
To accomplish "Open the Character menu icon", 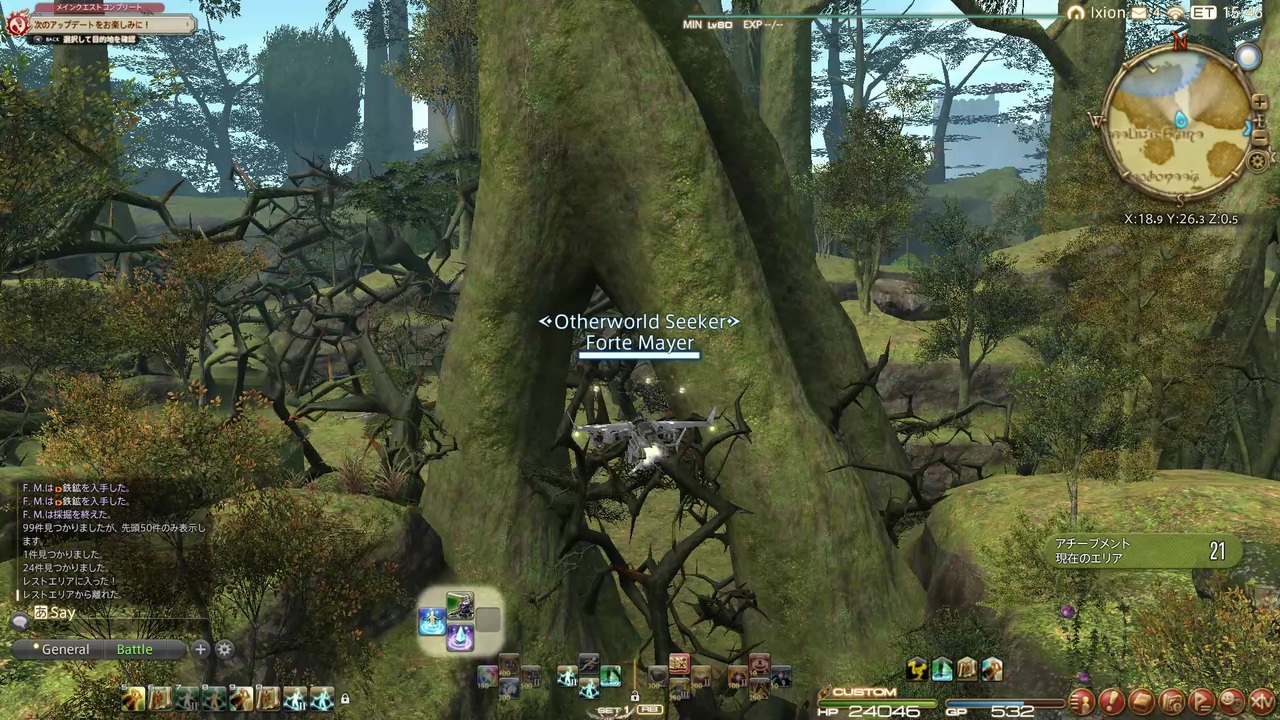I will pyautogui.click(x=1081, y=701).
